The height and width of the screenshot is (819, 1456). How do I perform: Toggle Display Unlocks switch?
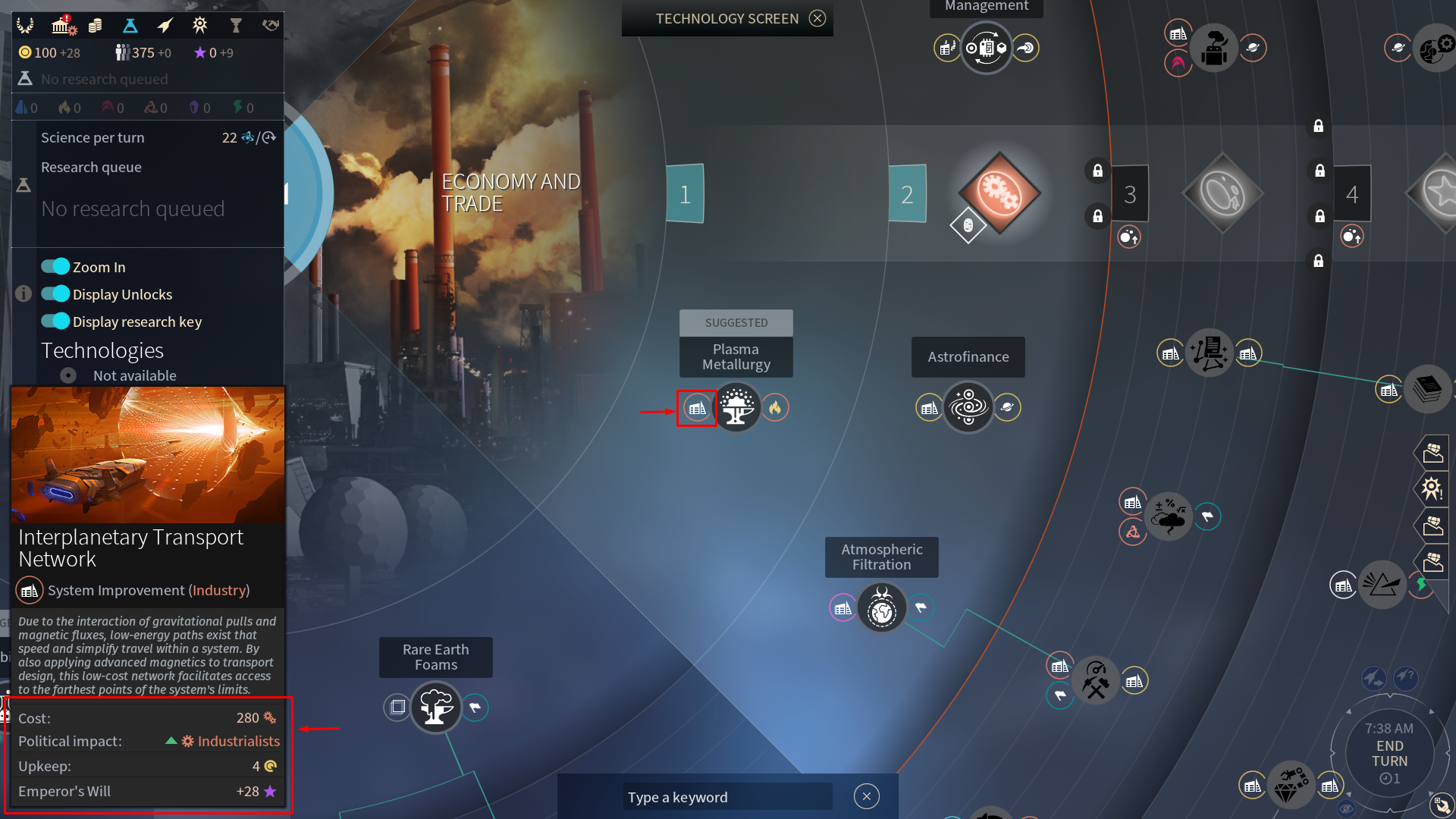coord(55,294)
